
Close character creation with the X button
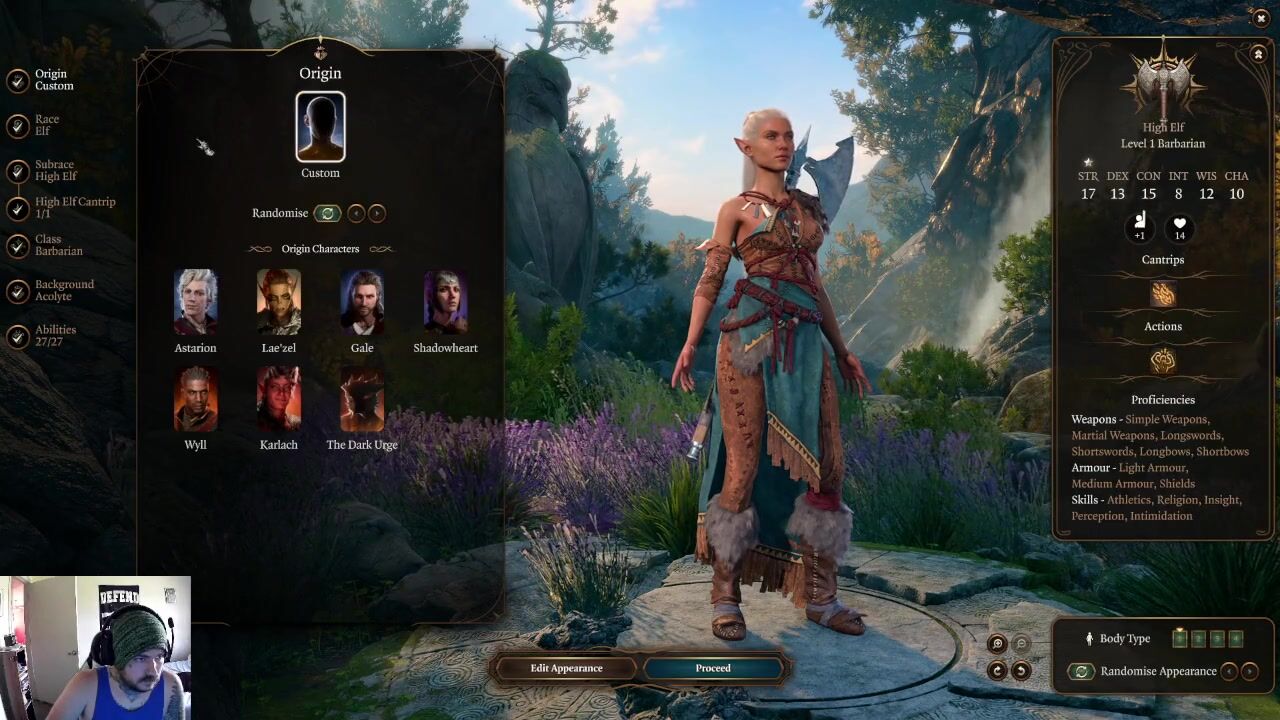click(1260, 18)
